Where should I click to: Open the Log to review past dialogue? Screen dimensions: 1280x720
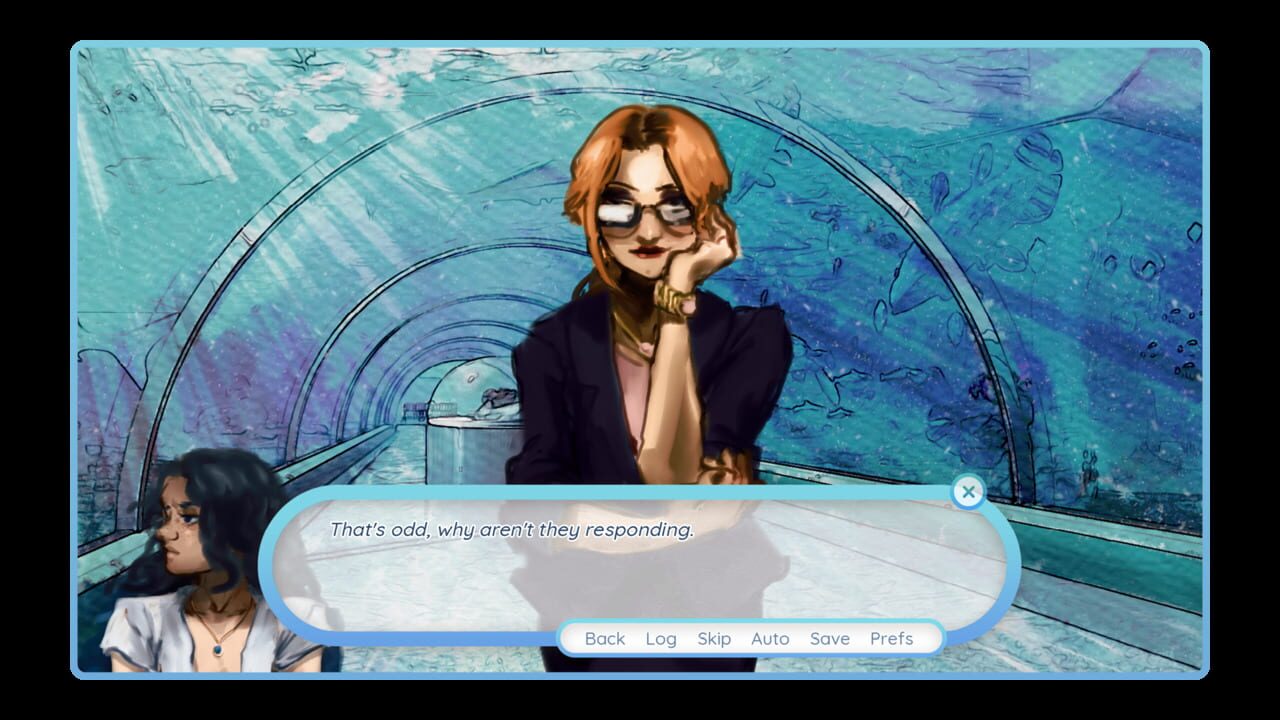pyautogui.click(x=661, y=638)
